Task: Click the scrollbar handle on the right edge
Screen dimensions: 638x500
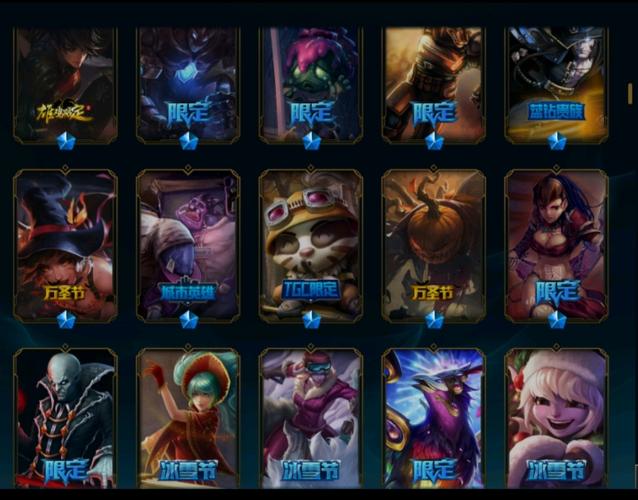Action: click(x=630, y=92)
